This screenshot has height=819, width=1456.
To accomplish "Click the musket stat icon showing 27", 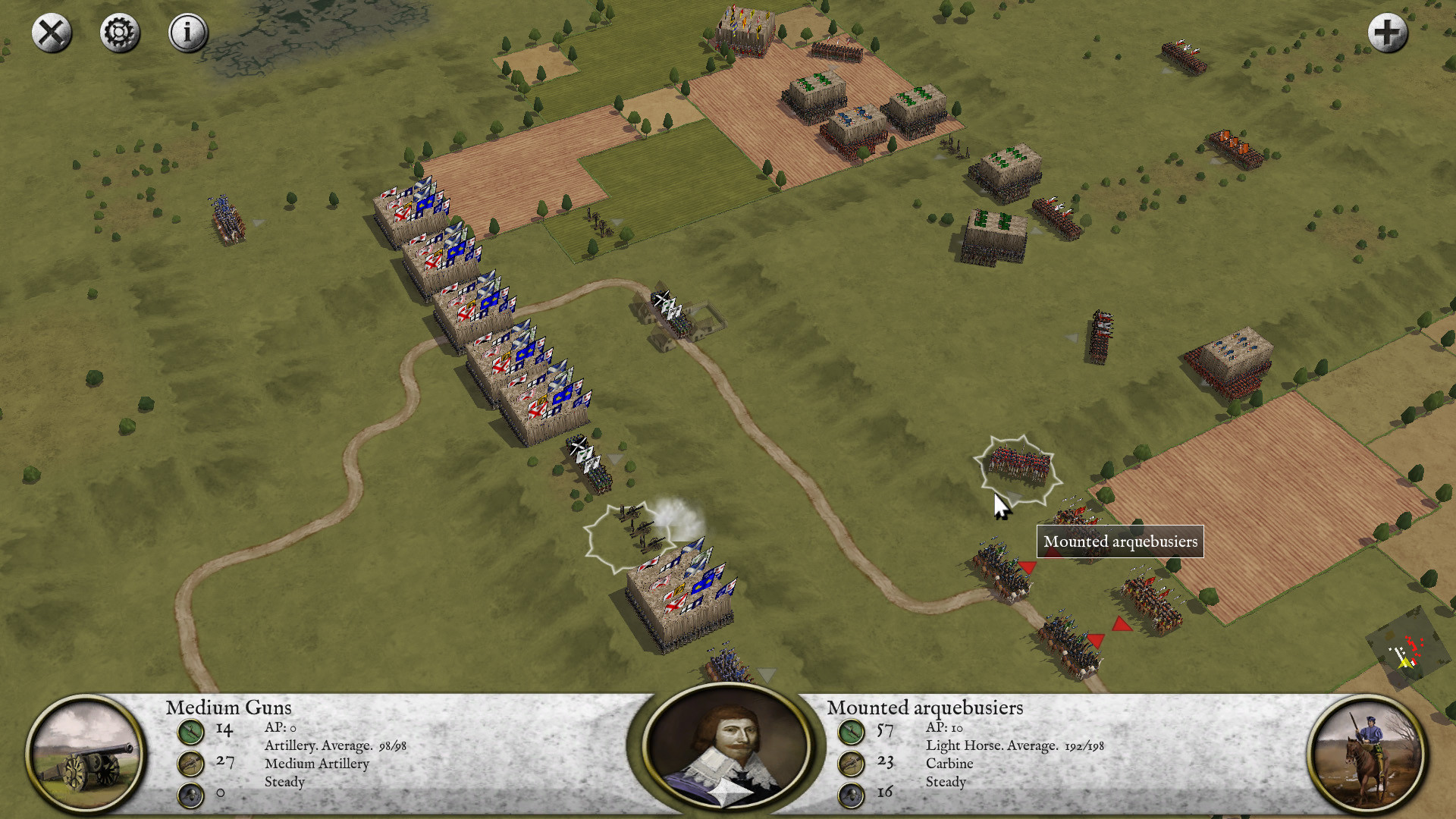I will [x=191, y=764].
